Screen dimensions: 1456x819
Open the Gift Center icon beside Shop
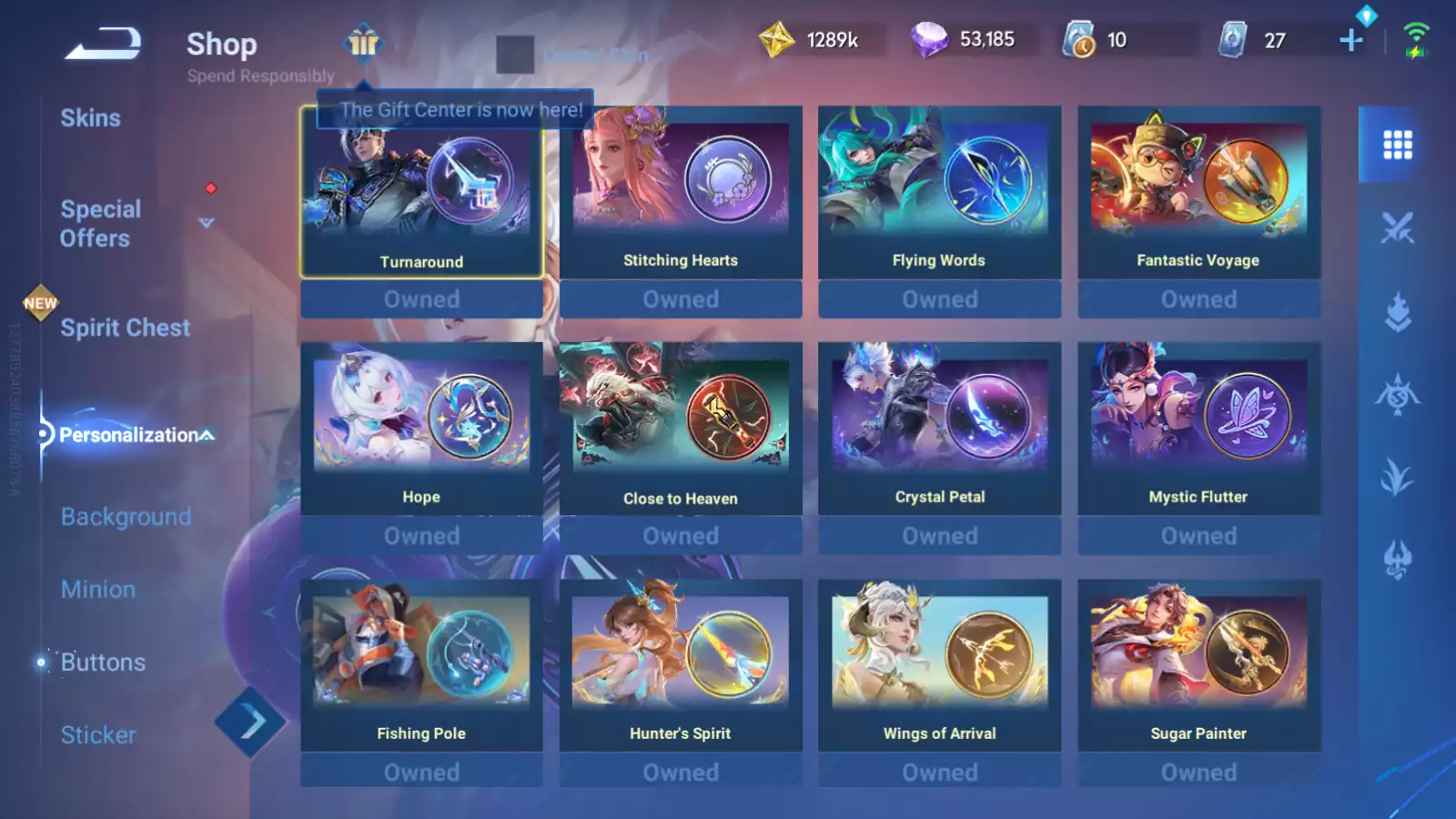[363, 43]
